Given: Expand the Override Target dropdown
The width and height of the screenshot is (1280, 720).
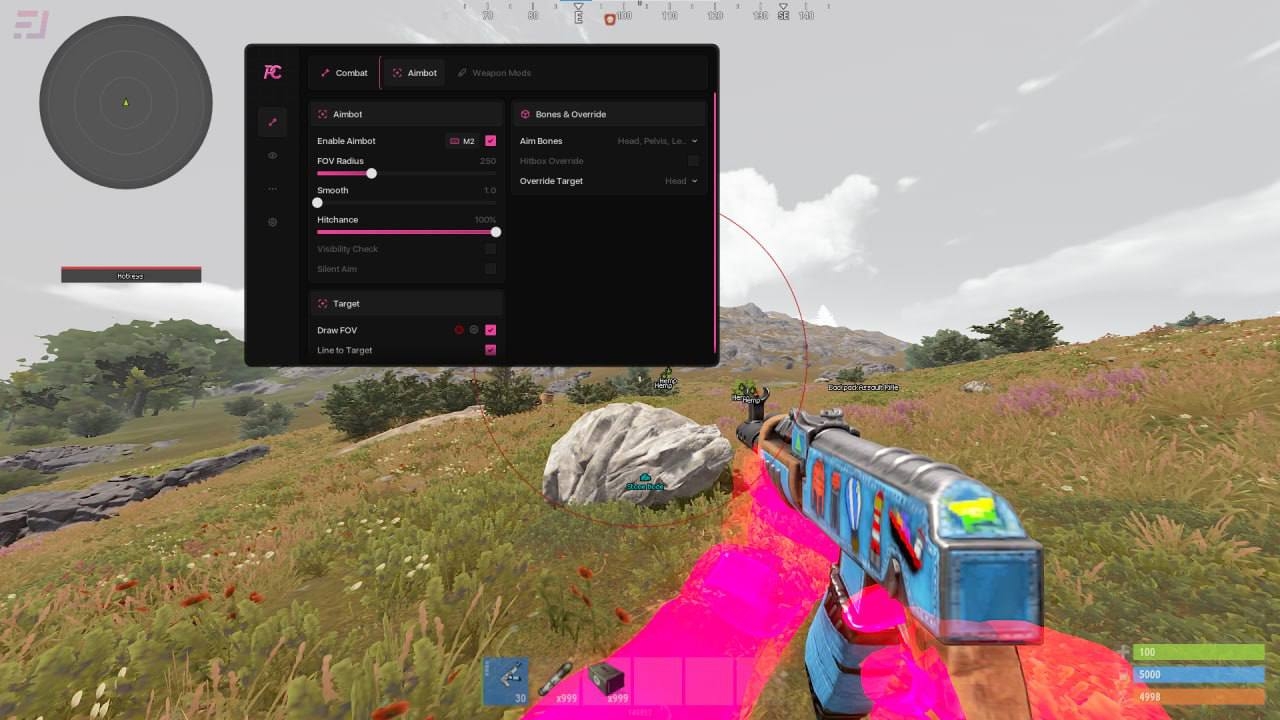Looking at the screenshot, I should click(x=683, y=181).
